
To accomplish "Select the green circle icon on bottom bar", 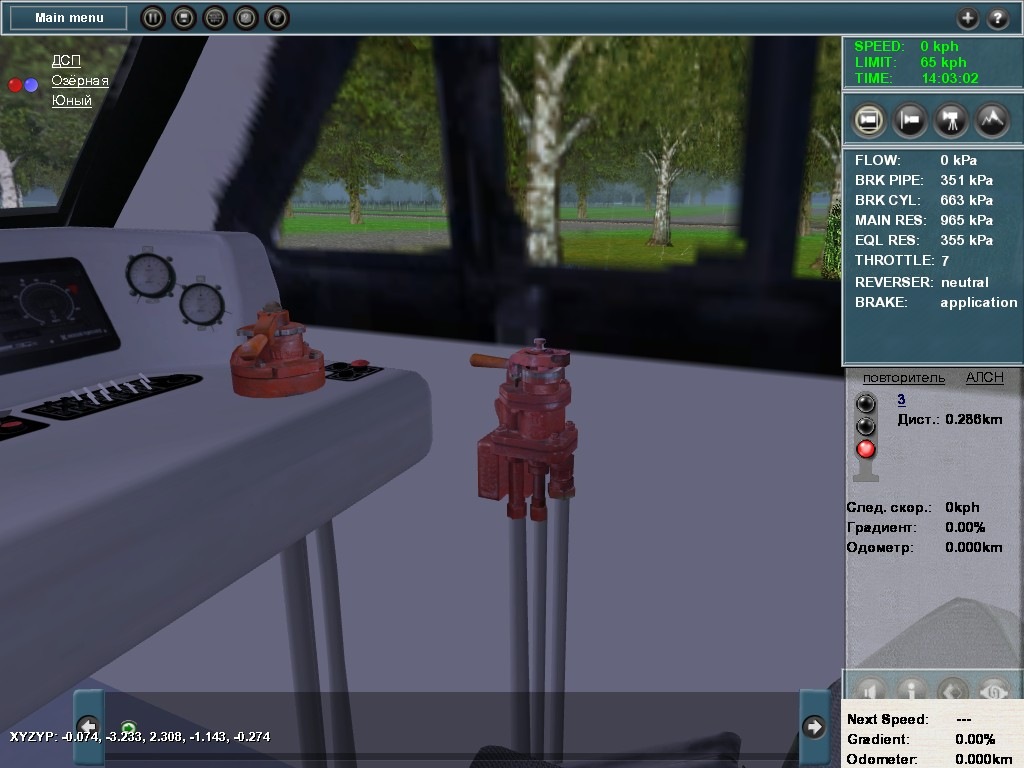I will pos(128,727).
